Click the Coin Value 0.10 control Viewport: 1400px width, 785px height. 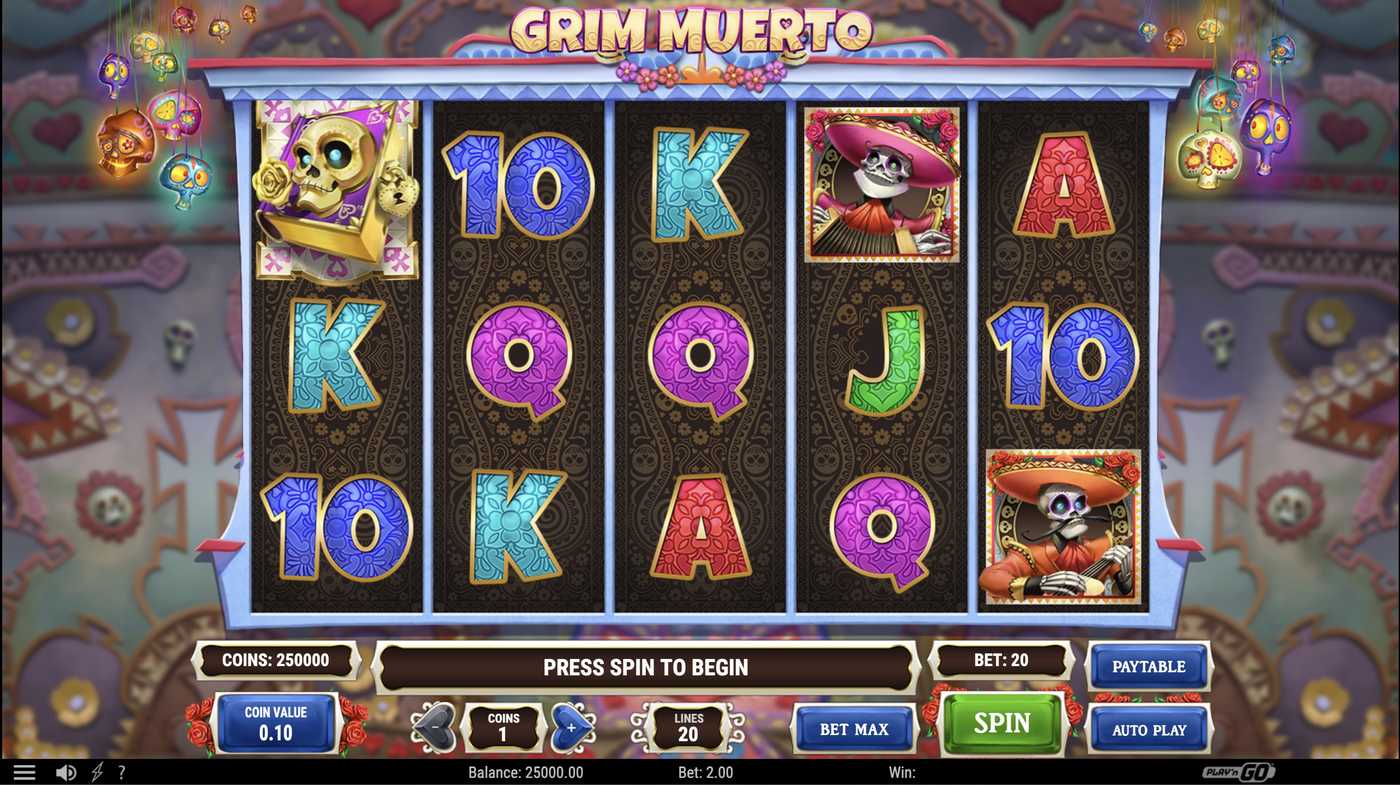(x=277, y=721)
